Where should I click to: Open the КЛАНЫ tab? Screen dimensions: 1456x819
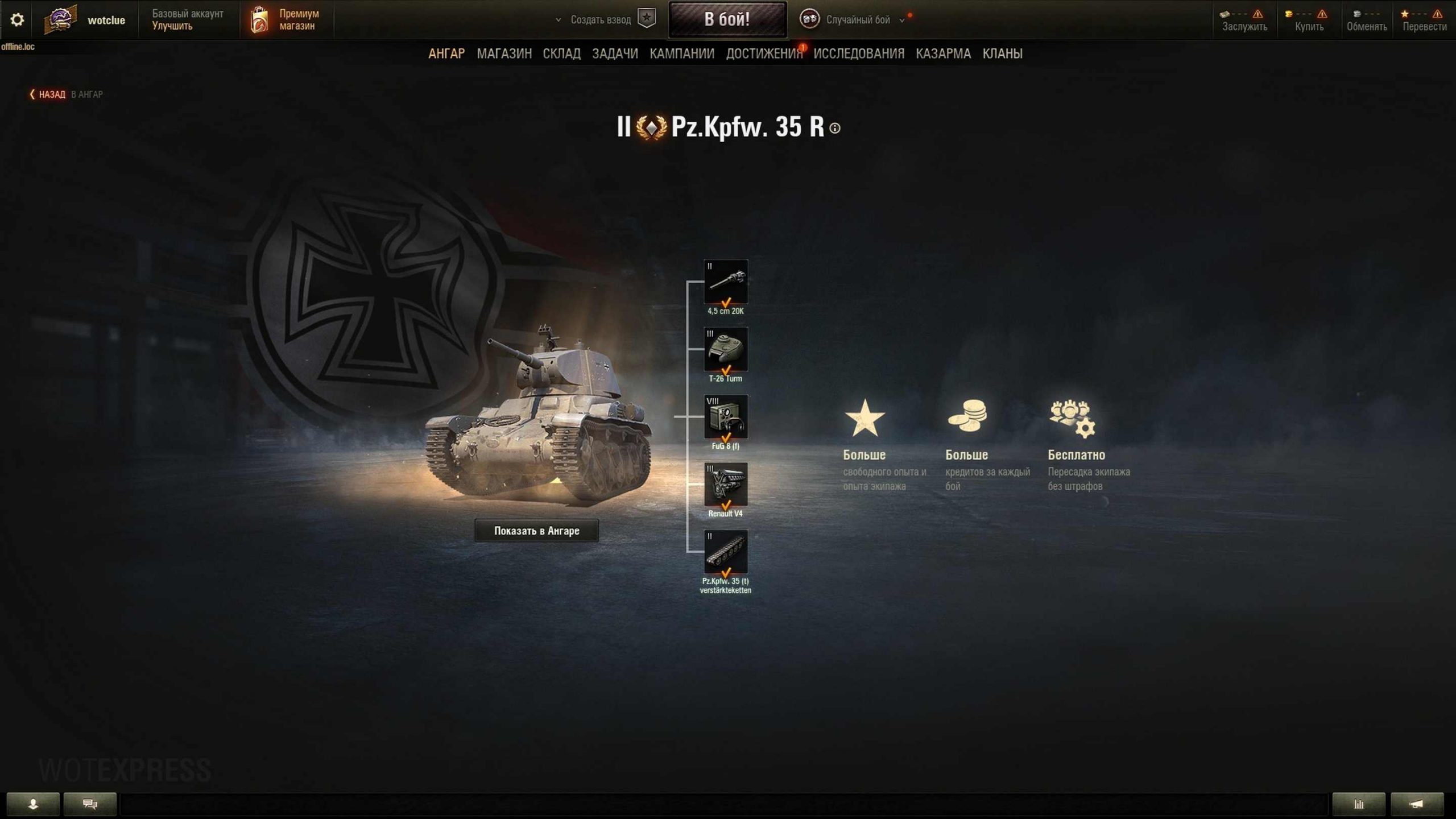[x=1002, y=53]
